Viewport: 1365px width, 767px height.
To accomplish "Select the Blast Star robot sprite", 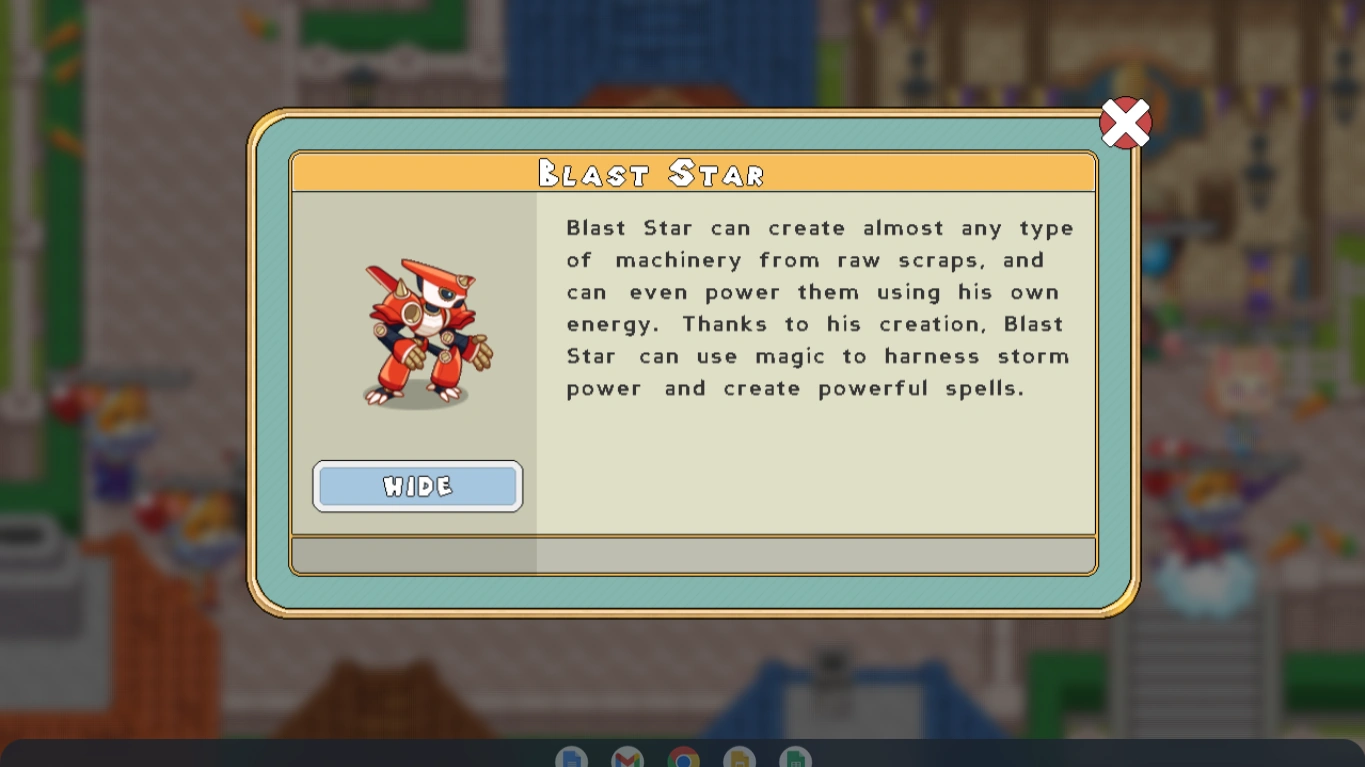I will (420, 330).
